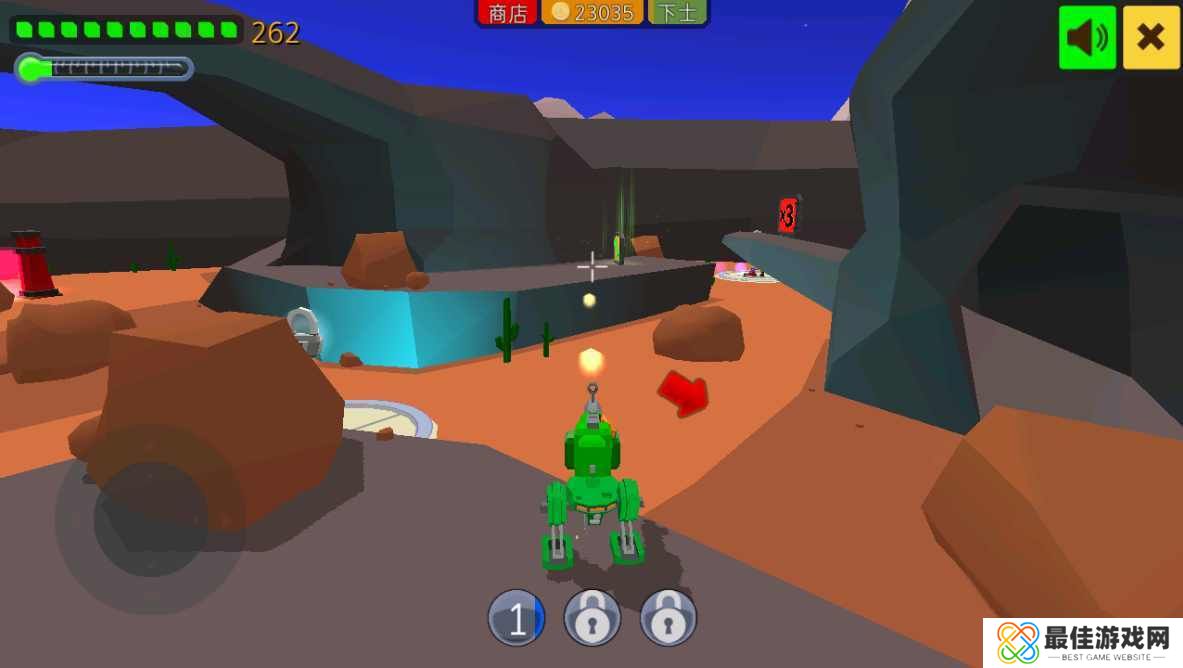Toggle the green sound speaker button
The width and height of the screenshot is (1183, 668).
(1087, 38)
